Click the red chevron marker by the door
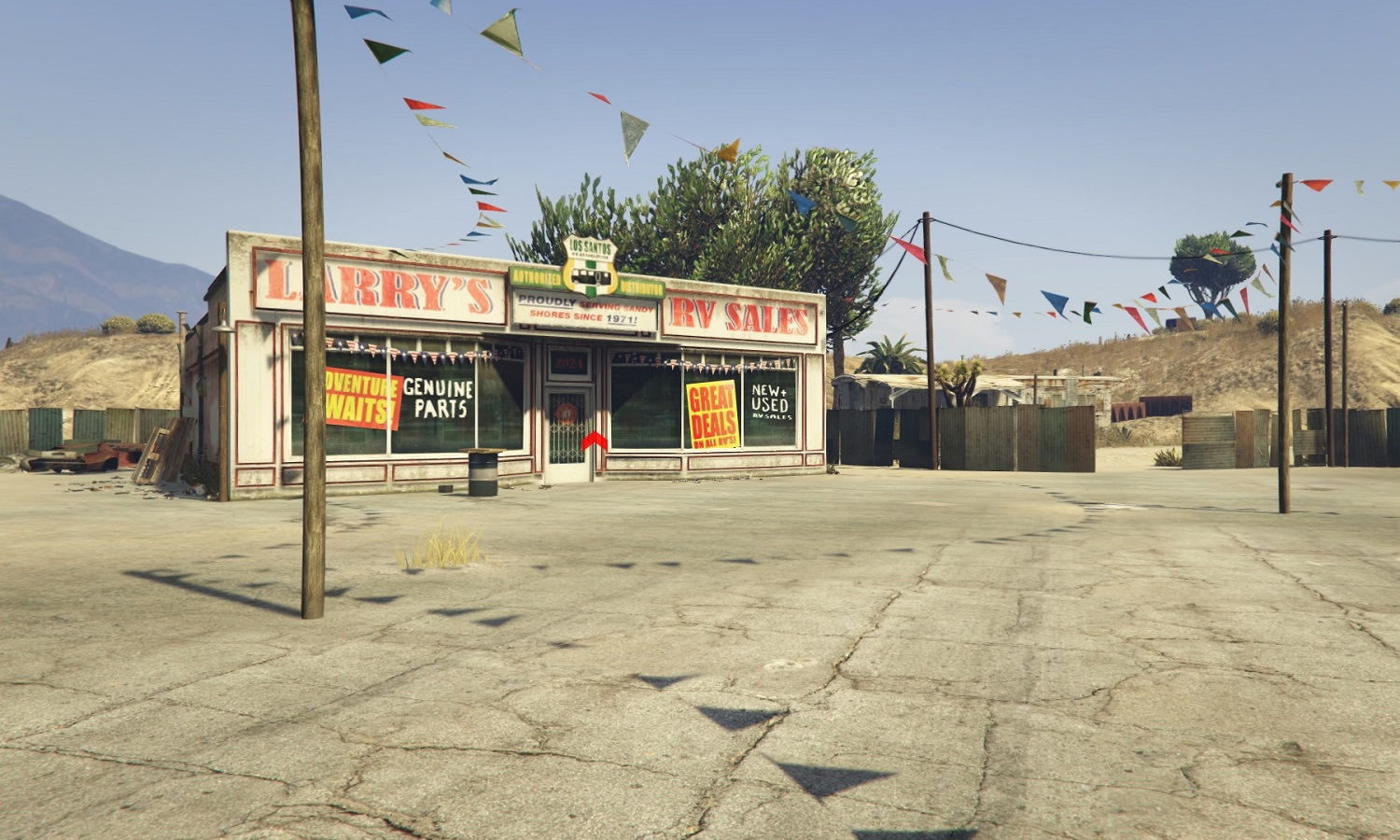Viewport: 1400px width, 840px height. coord(595,441)
